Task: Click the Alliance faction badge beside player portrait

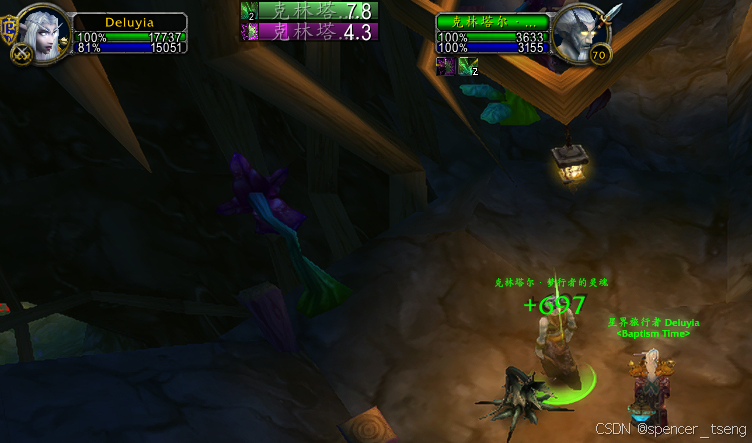Action: click(10, 26)
